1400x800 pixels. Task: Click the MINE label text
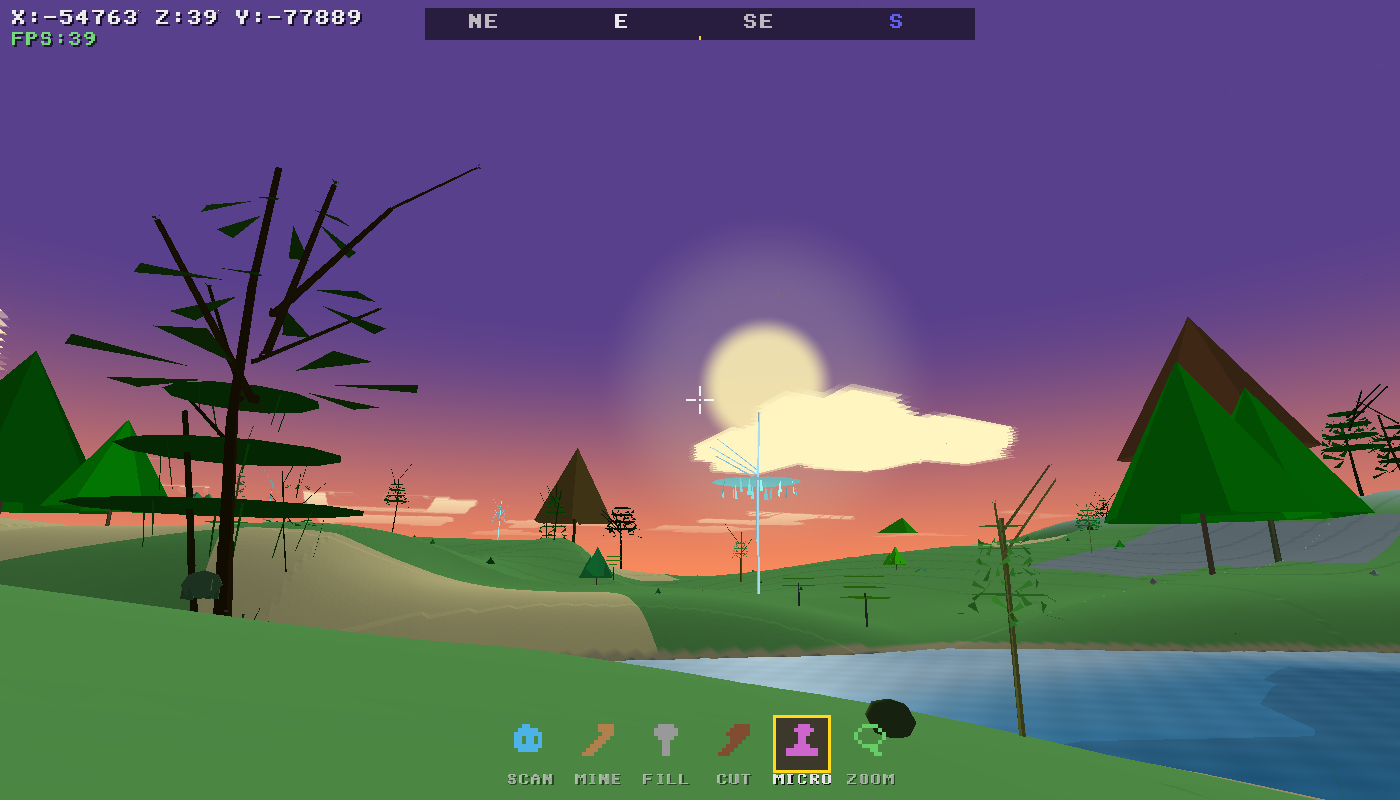597,778
